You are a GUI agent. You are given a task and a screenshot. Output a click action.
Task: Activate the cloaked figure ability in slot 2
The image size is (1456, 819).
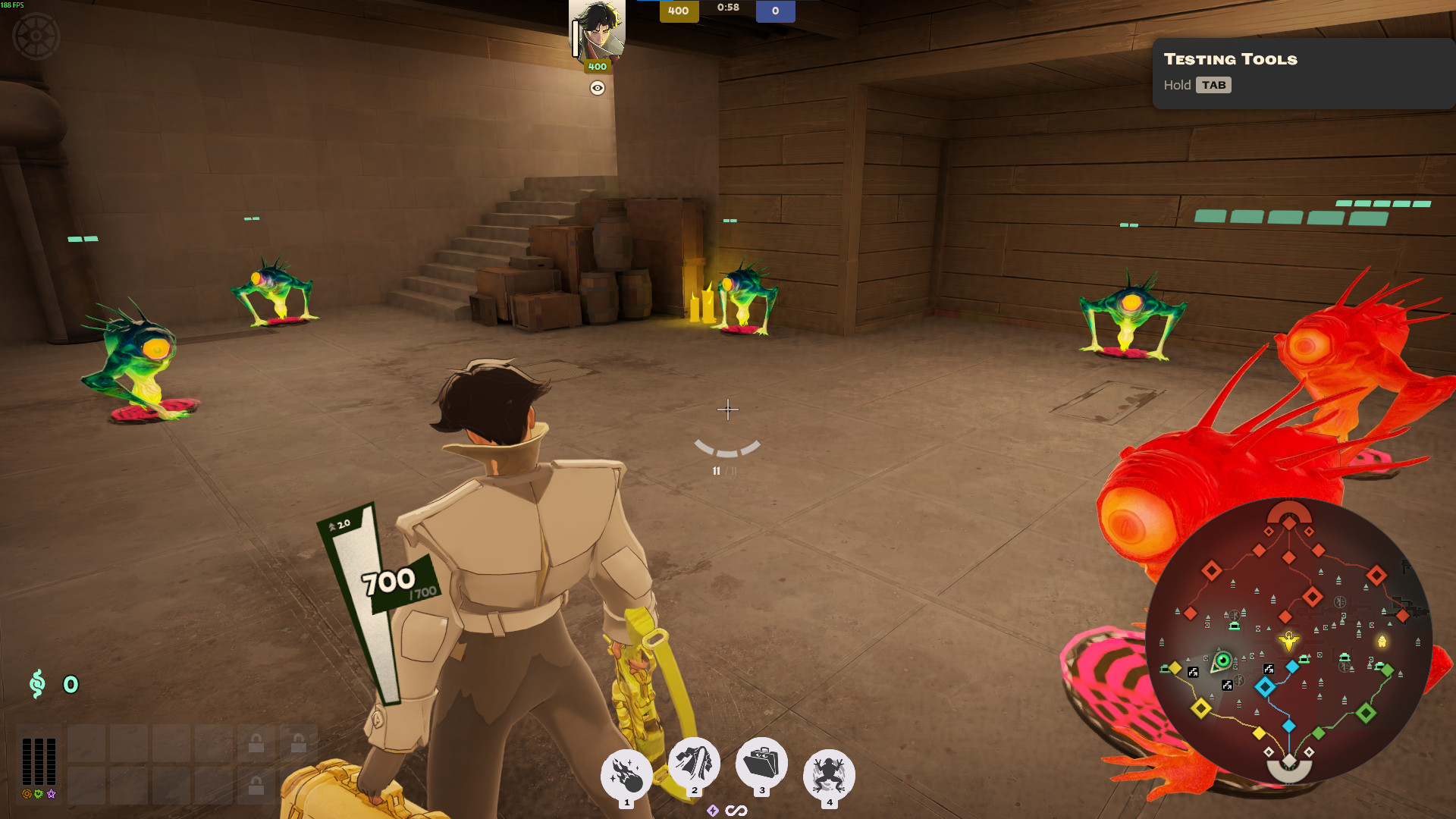[693, 763]
